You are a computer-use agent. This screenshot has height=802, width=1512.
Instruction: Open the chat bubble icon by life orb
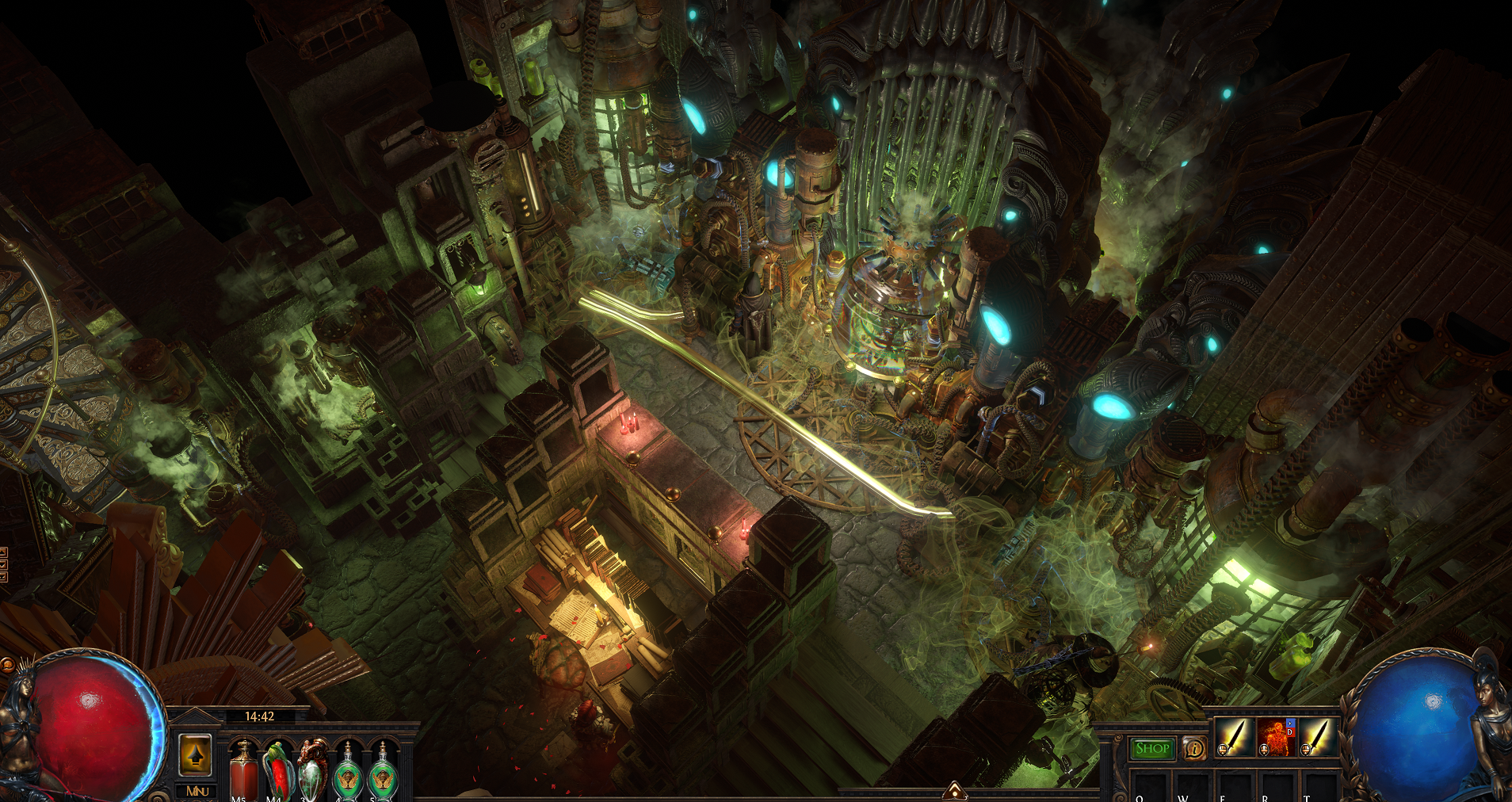click(7, 664)
